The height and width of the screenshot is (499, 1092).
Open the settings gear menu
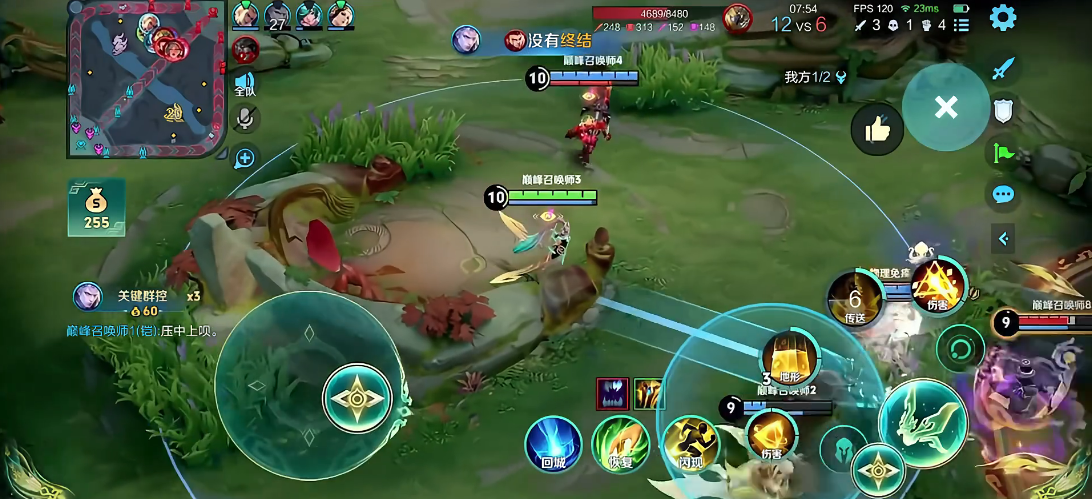(1003, 17)
